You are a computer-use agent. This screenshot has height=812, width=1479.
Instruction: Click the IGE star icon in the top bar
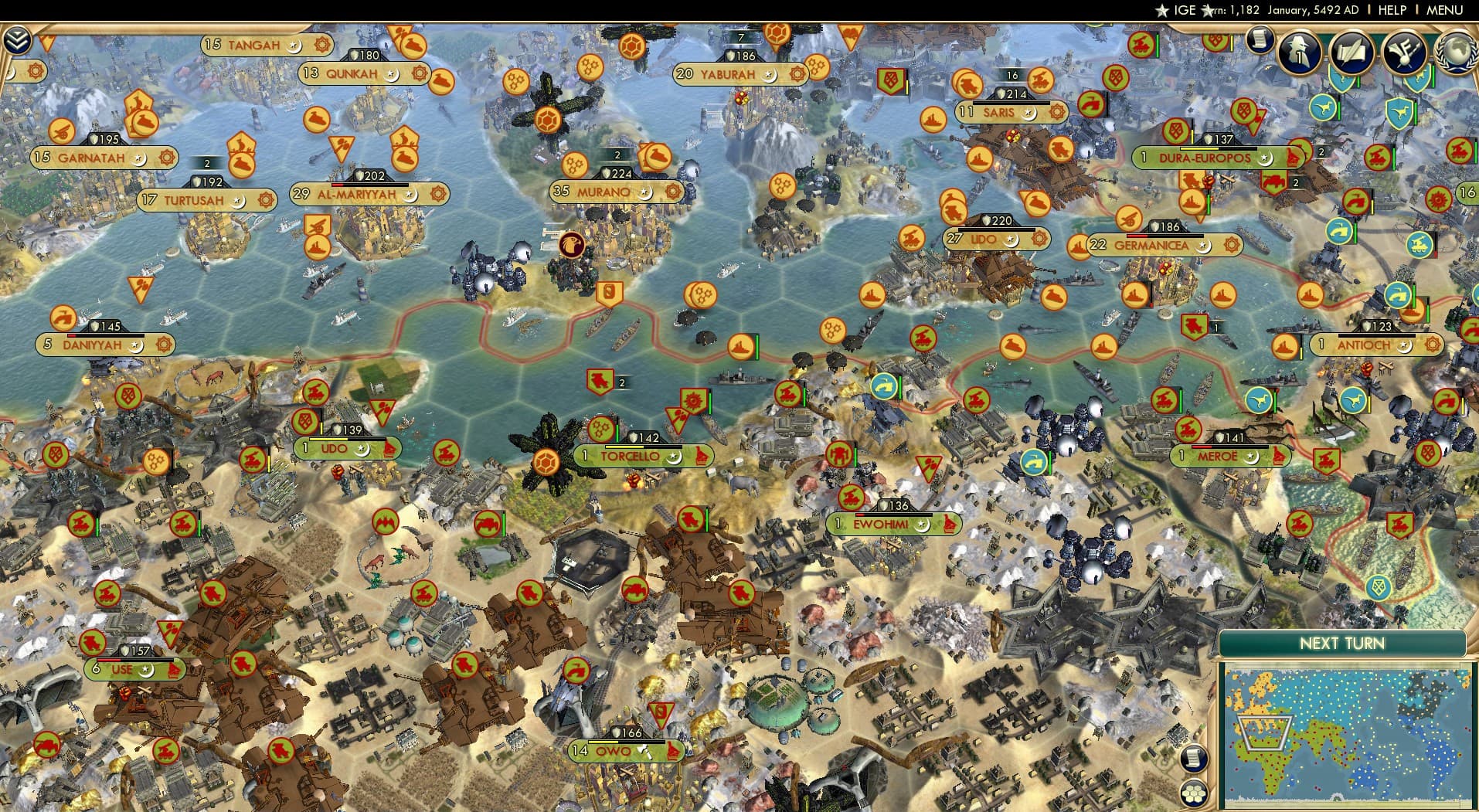[1162, 10]
